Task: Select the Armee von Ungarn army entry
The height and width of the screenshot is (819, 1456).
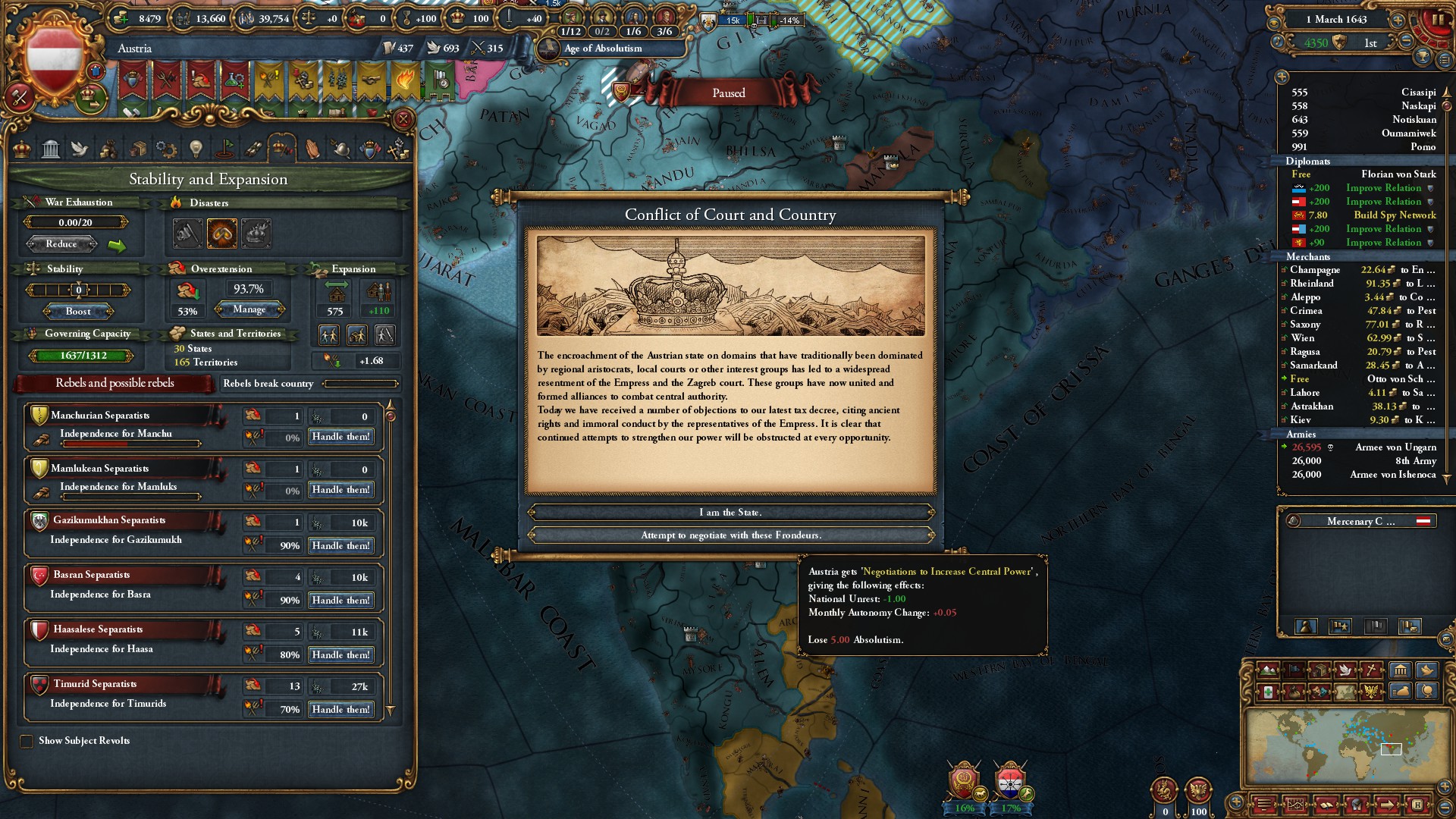Action: (x=1363, y=447)
